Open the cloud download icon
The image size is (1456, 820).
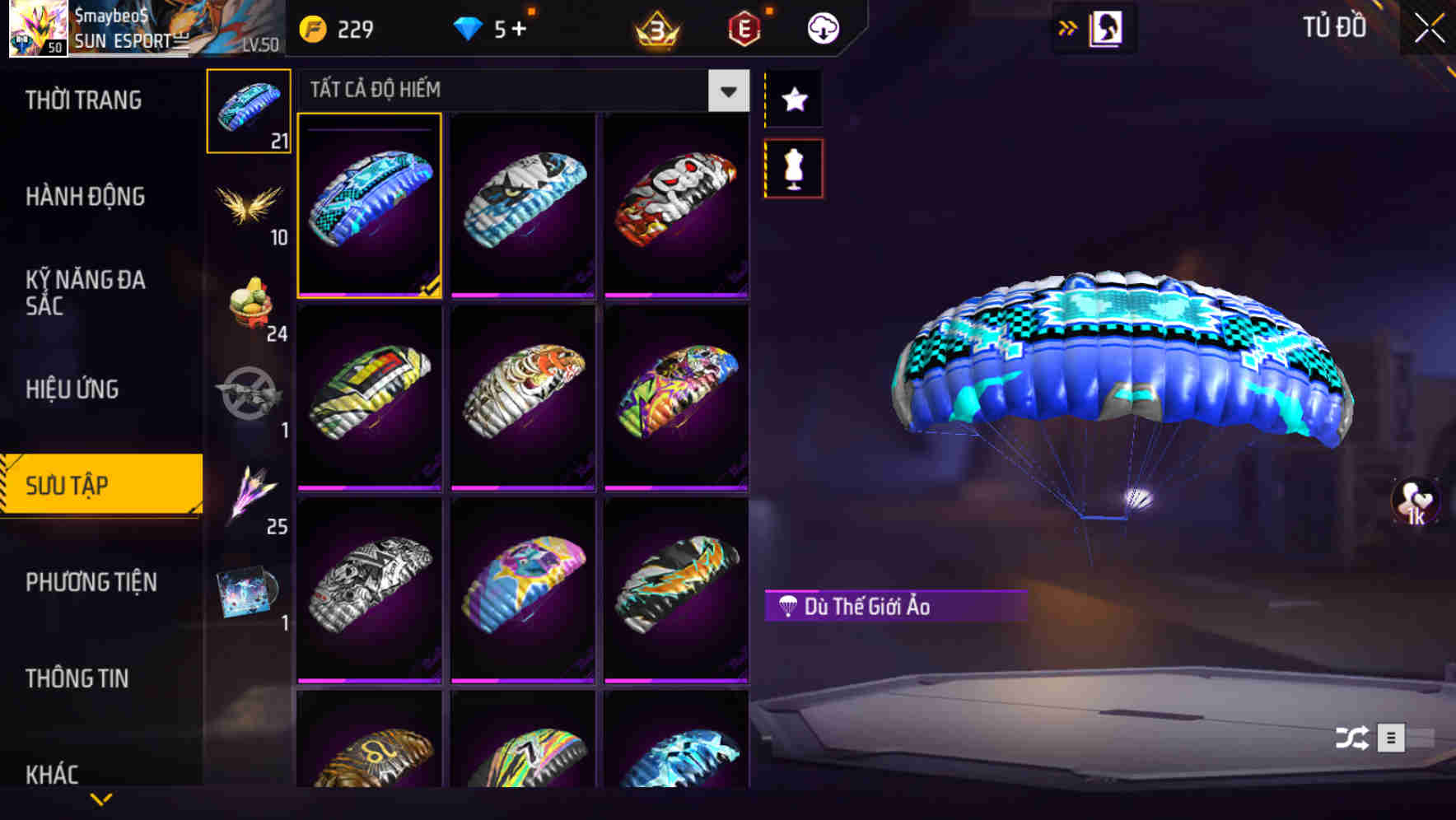pos(820,27)
